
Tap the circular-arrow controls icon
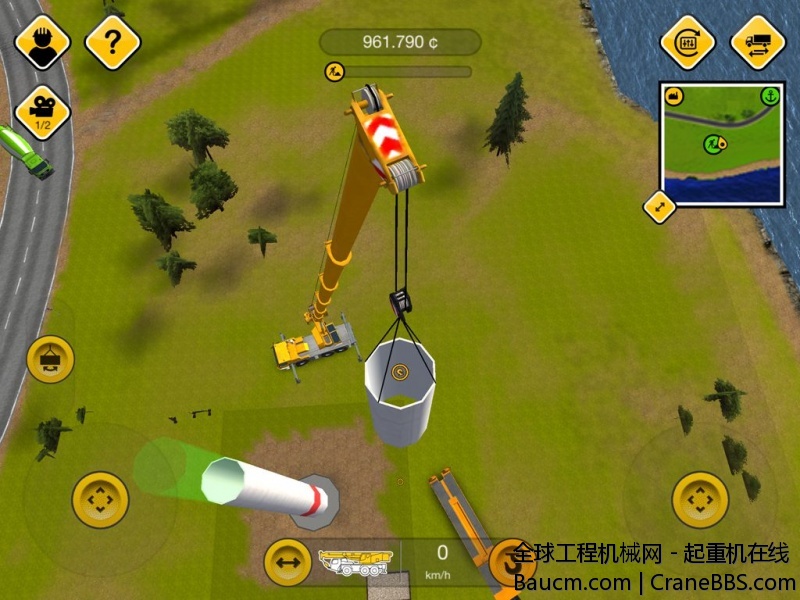pyautogui.click(x=687, y=42)
